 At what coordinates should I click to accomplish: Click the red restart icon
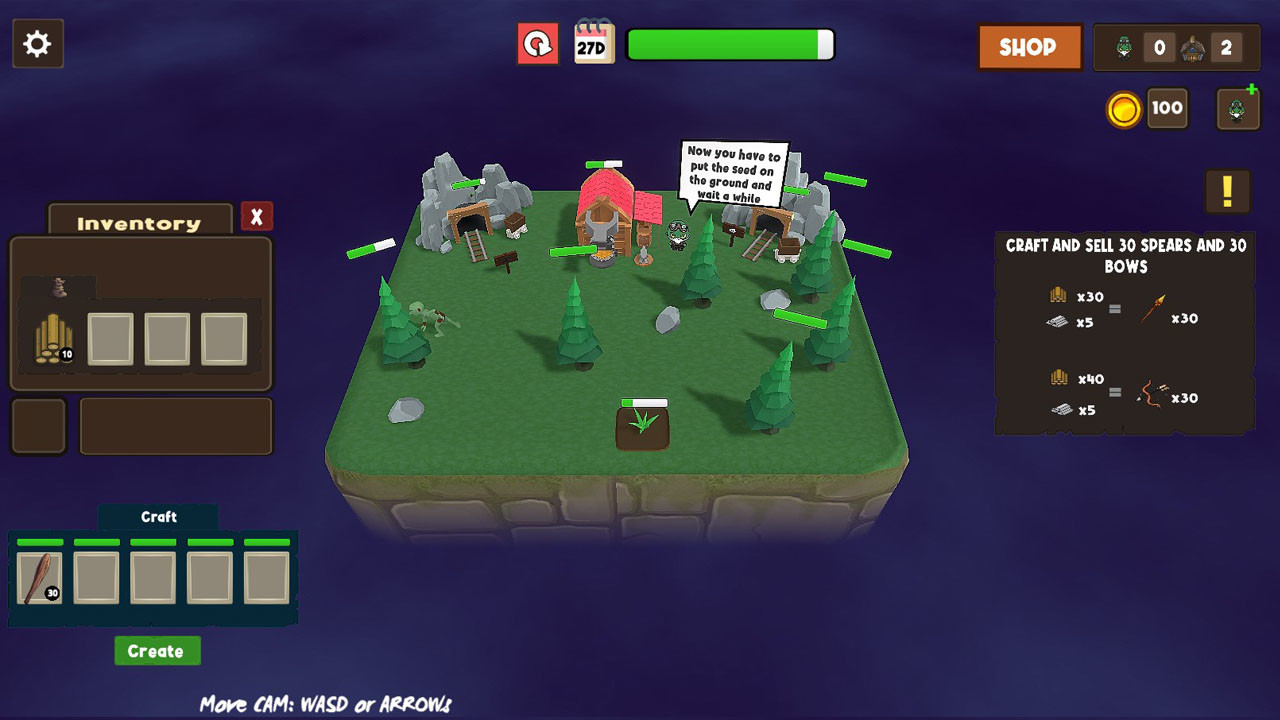pyautogui.click(x=538, y=45)
